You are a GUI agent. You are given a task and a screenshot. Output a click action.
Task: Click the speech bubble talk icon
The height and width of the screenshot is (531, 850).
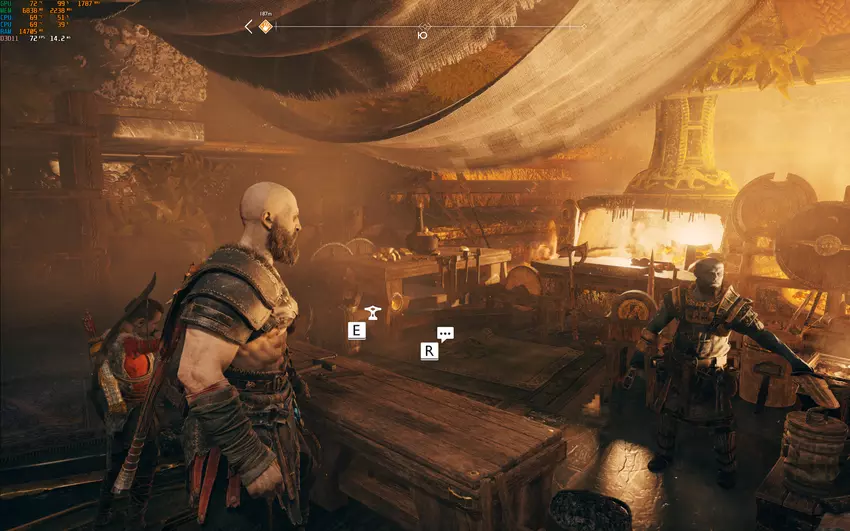point(445,334)
